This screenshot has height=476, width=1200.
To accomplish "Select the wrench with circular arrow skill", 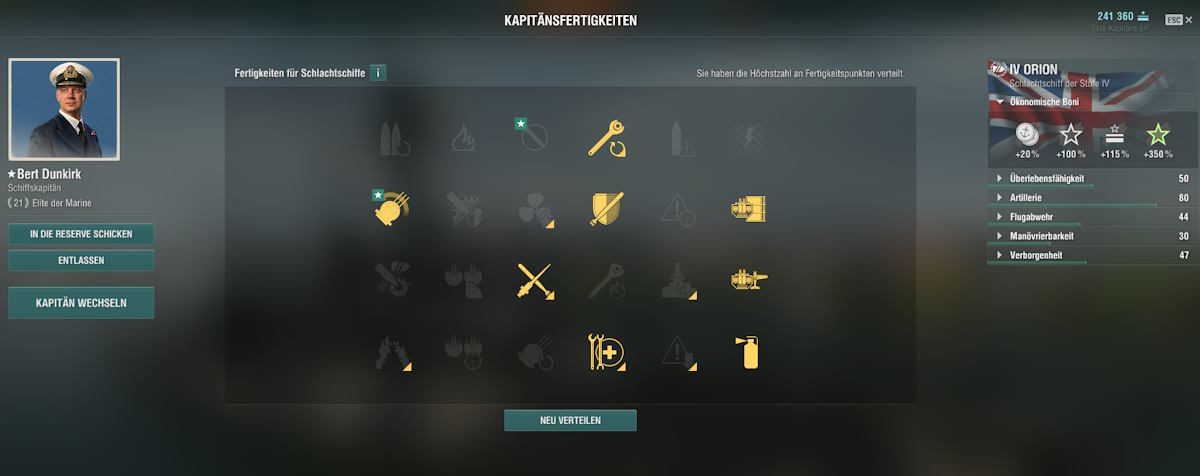I will pos(606,138).
